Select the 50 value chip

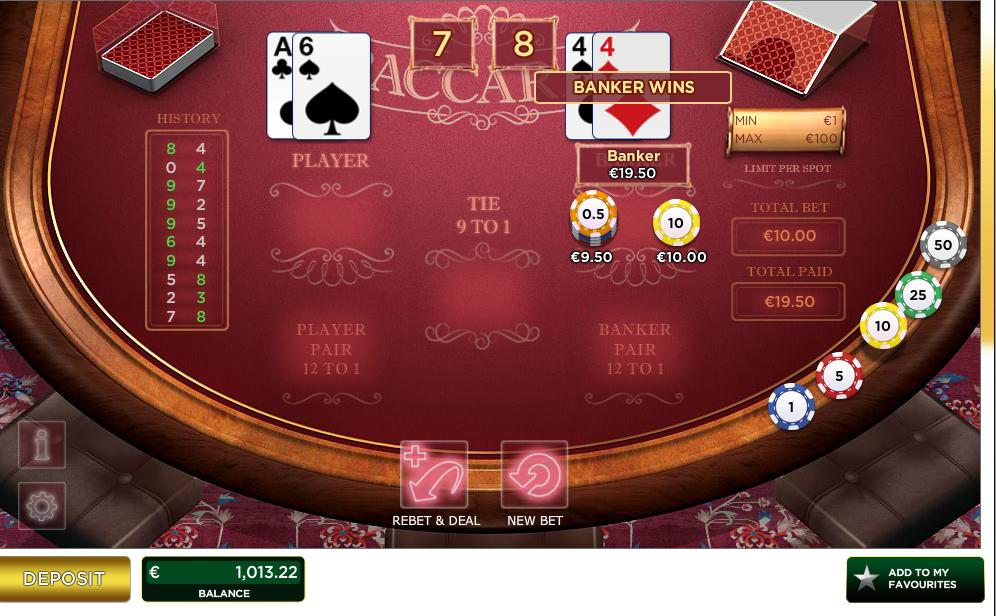(942, 245)
